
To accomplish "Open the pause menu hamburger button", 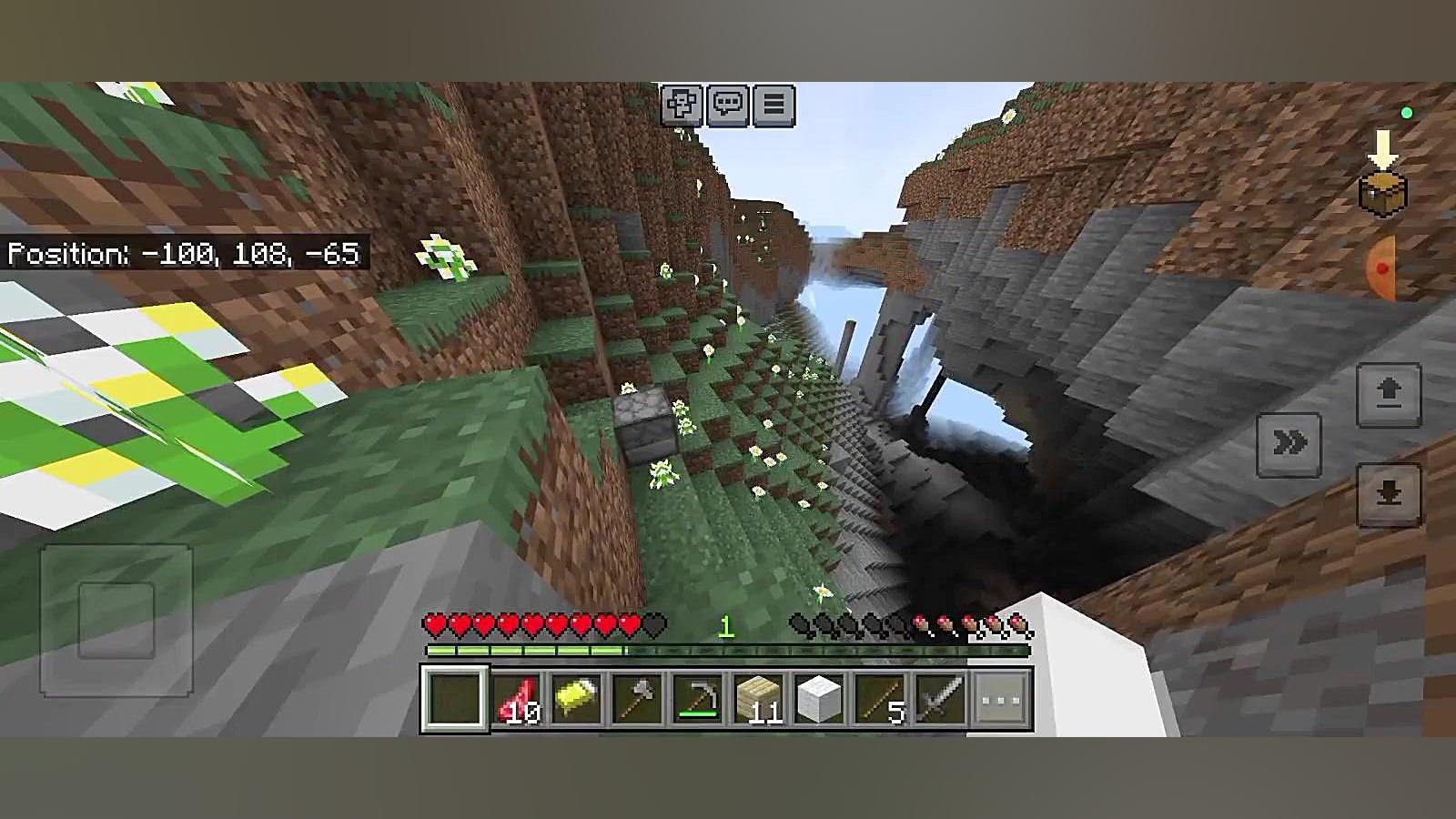I will [x=774, y=105].
